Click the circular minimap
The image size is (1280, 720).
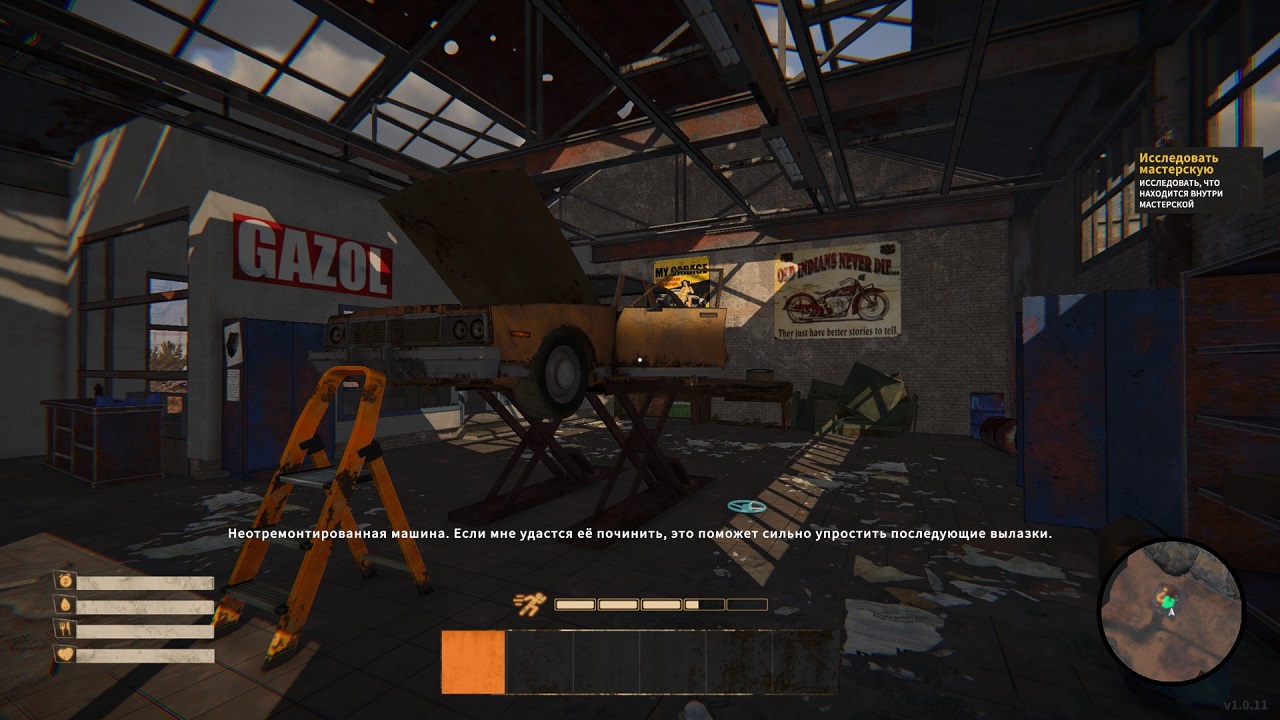click(x=1170, y=610)
